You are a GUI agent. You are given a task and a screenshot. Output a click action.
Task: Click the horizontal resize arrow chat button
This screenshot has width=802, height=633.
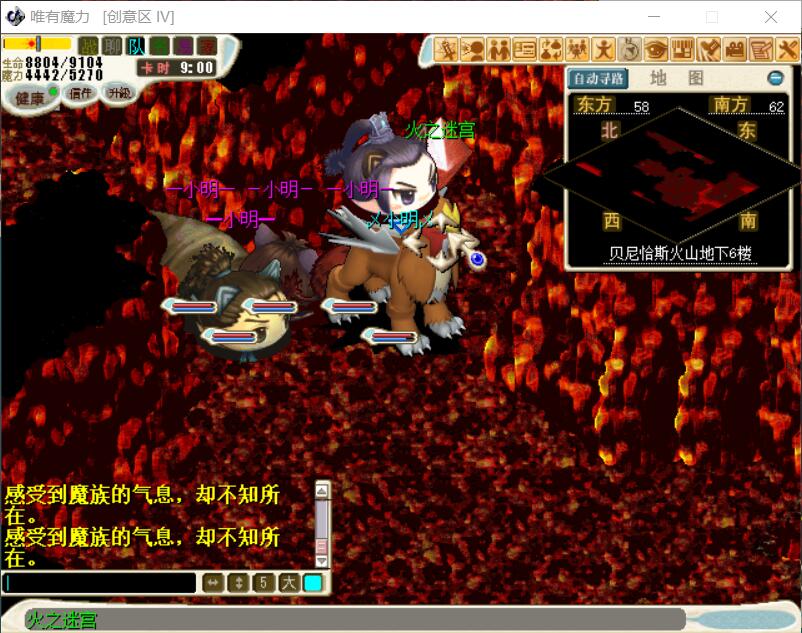(213, 583)
